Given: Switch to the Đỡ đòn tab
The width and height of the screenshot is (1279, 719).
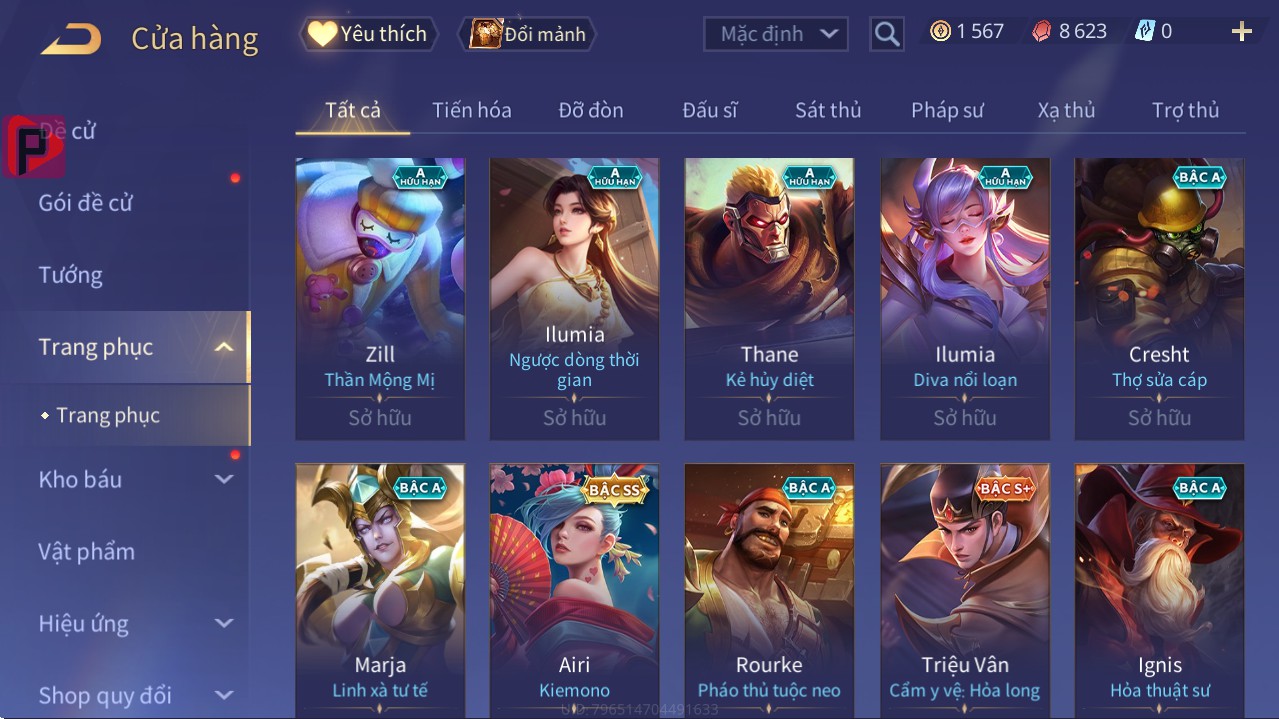Looking at the screenshot, I should coord(590,110).
